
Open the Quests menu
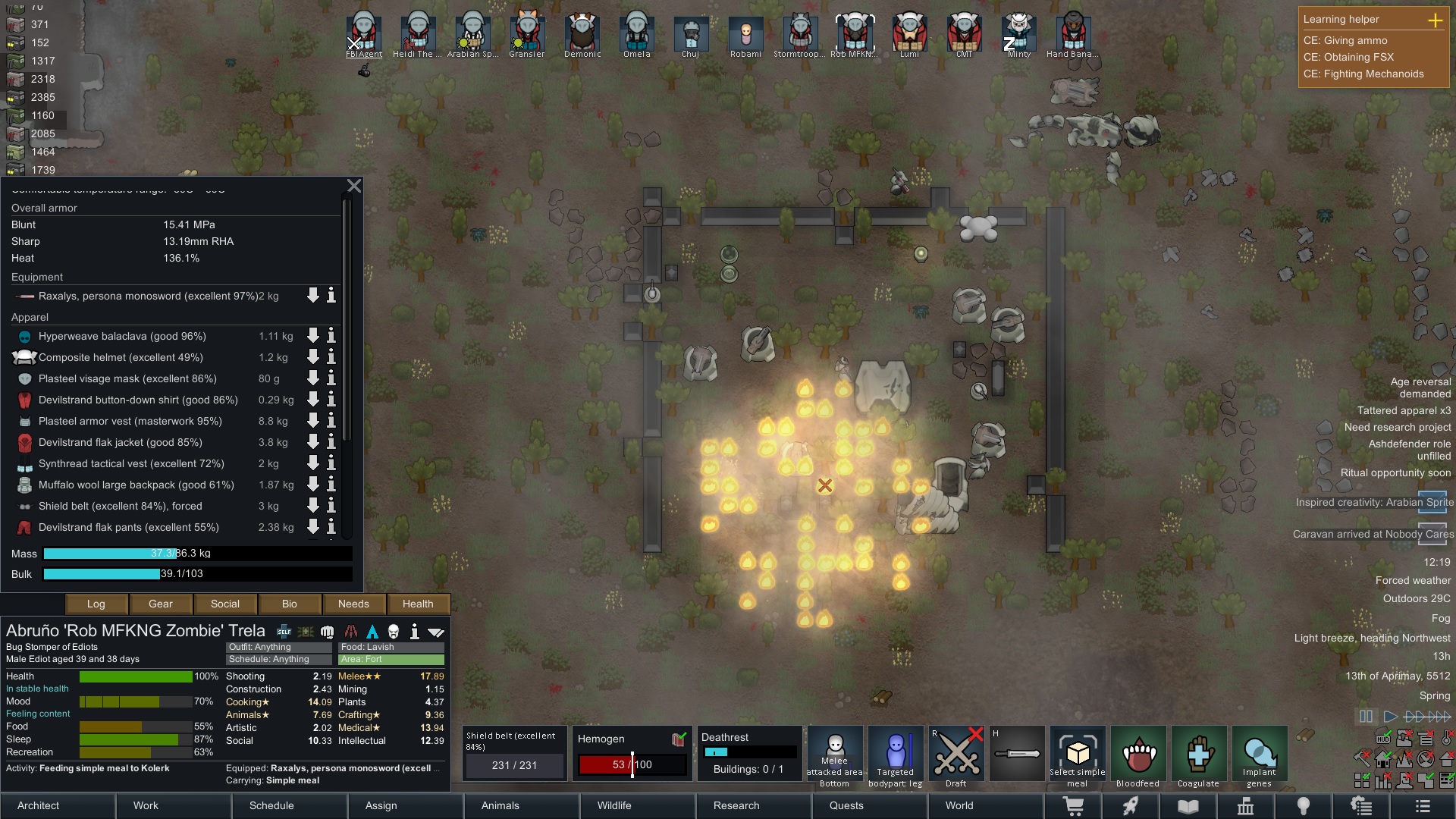tap(846, 805)
